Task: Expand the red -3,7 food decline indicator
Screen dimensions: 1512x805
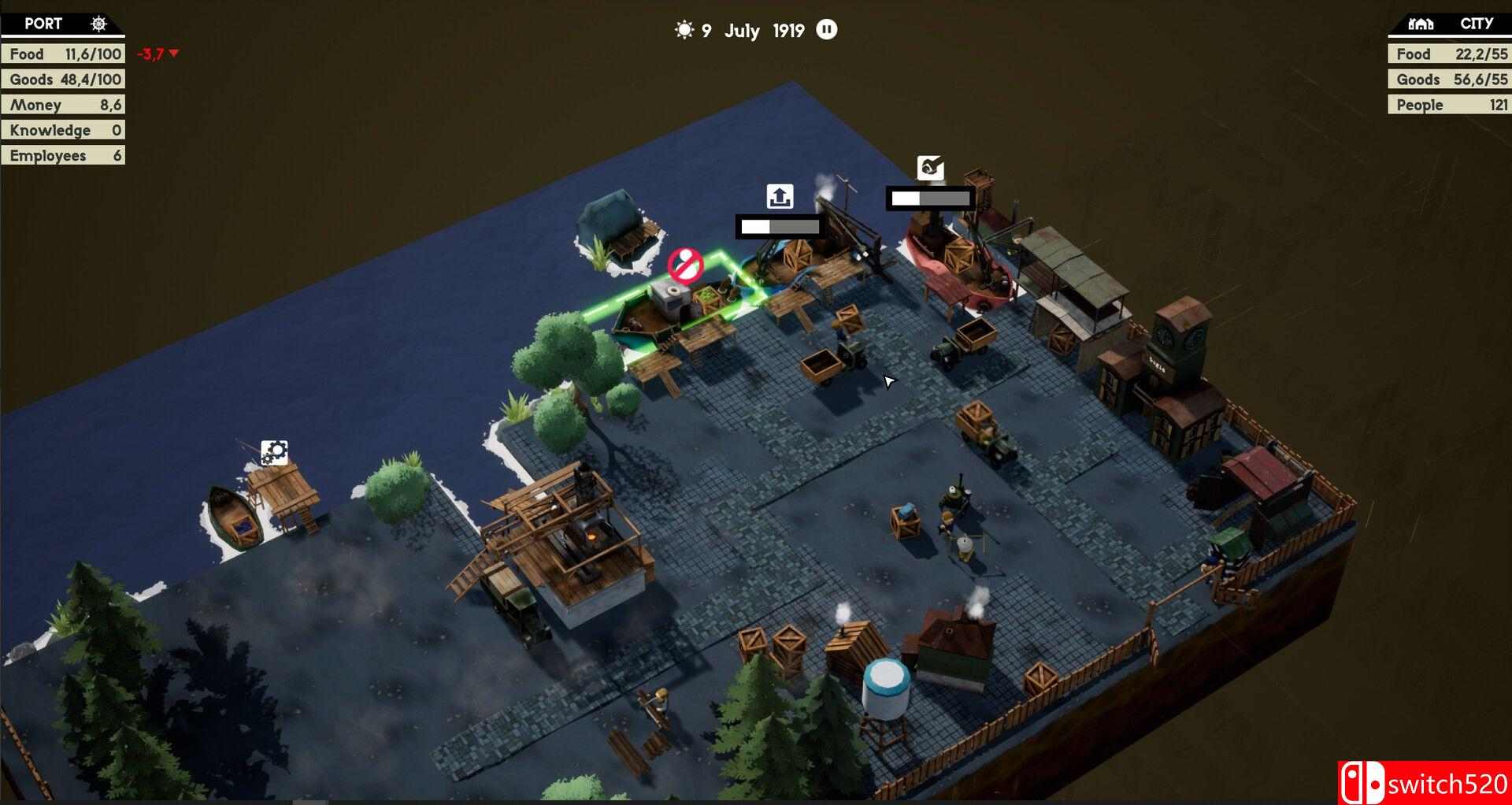Action: point(157,54)
